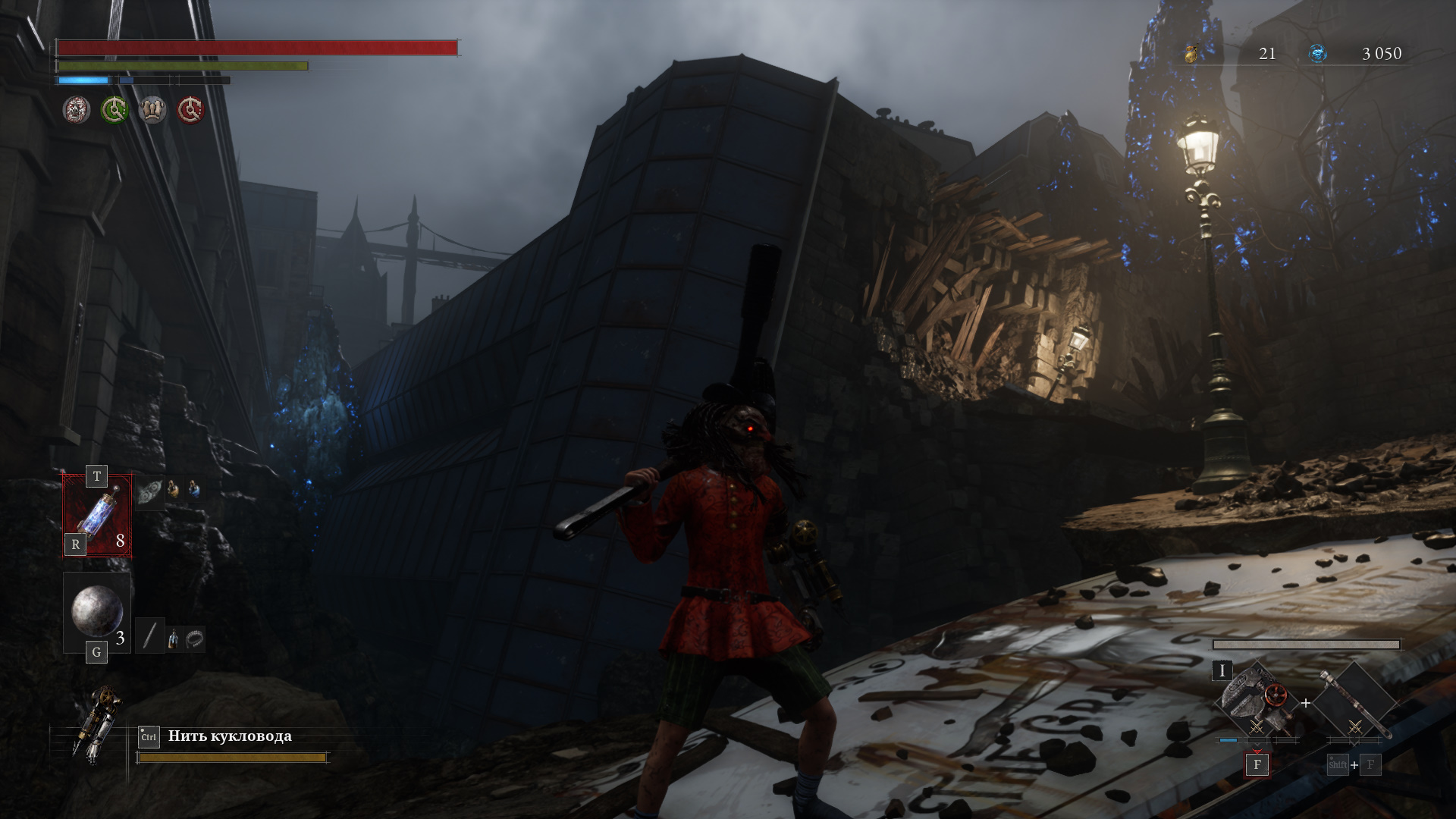The width and height of the screenshot is (1456, 819).
Task: Click the blue Ergo currency icon
Action: pos(1318,53)
